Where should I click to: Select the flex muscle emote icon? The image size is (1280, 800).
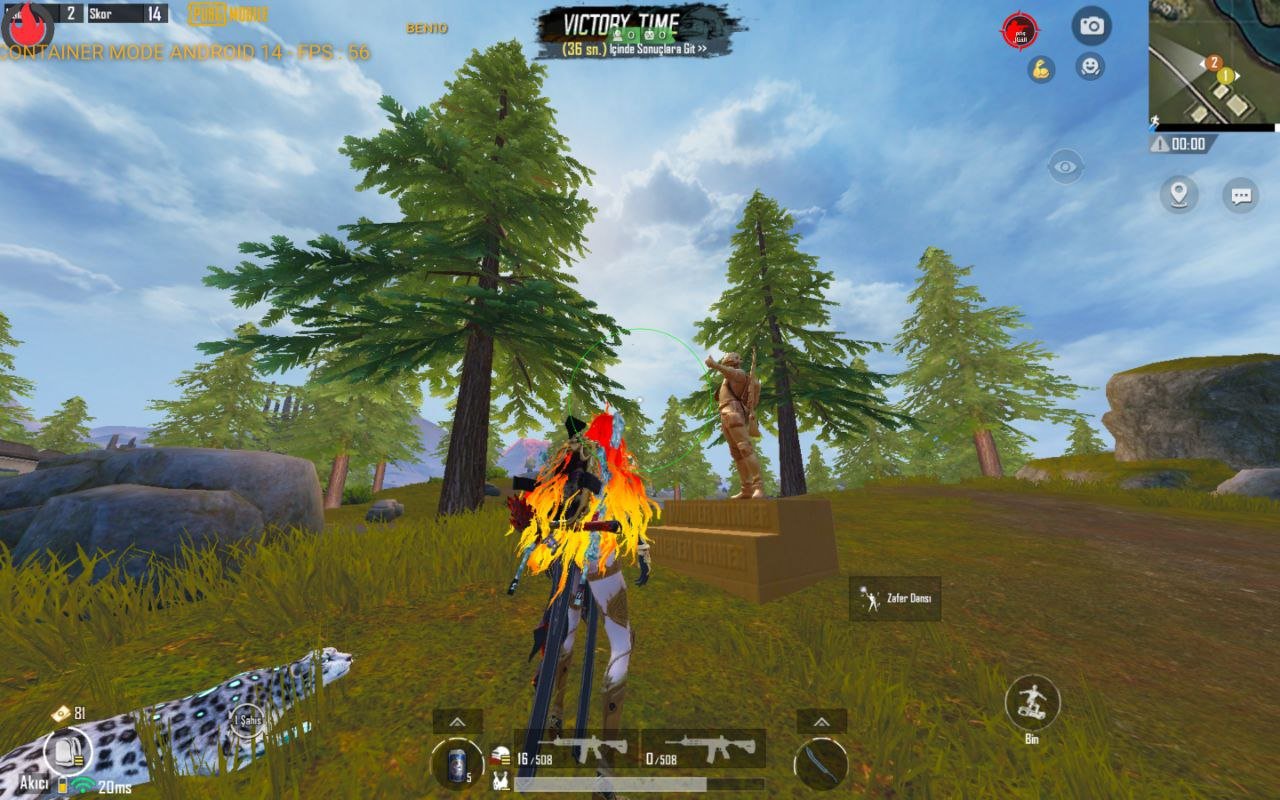tap(1040, 68)
